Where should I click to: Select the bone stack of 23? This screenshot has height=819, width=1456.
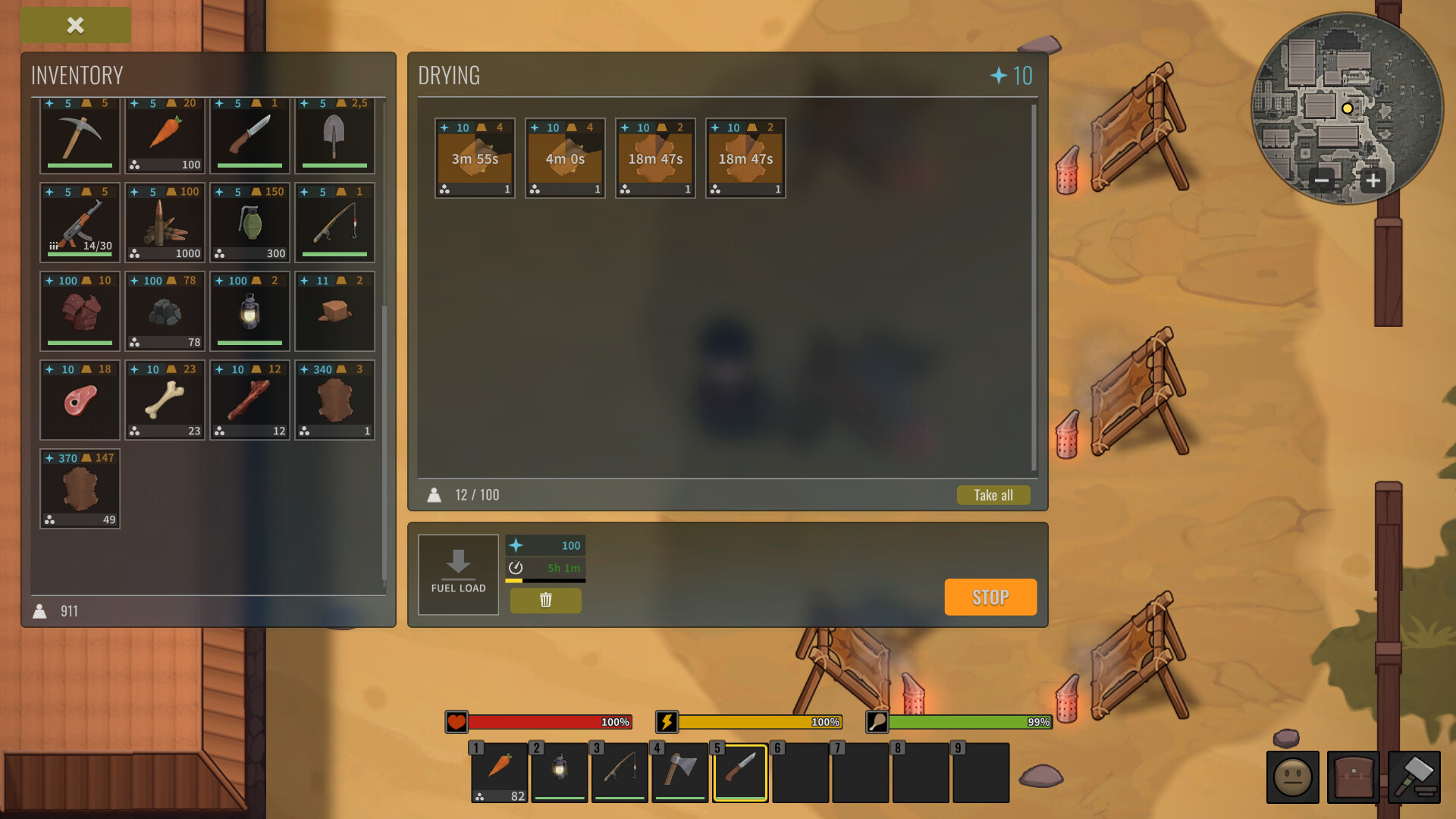coord(165,400)
